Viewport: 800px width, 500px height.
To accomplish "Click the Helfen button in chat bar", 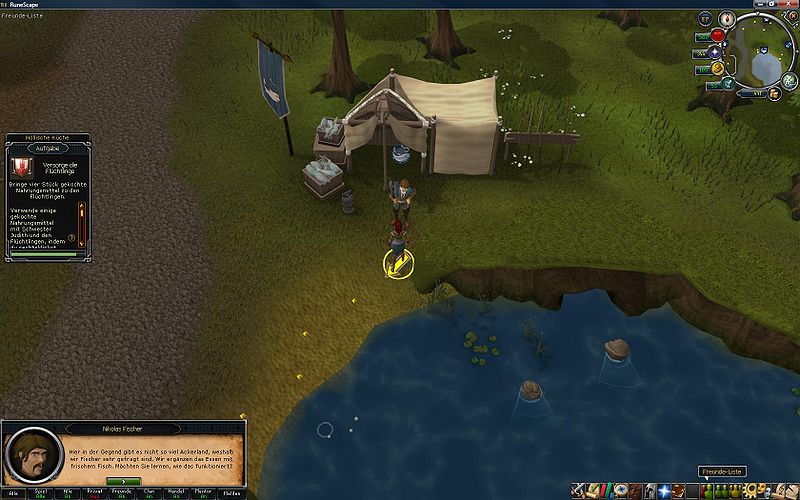I will click(229, 492).
